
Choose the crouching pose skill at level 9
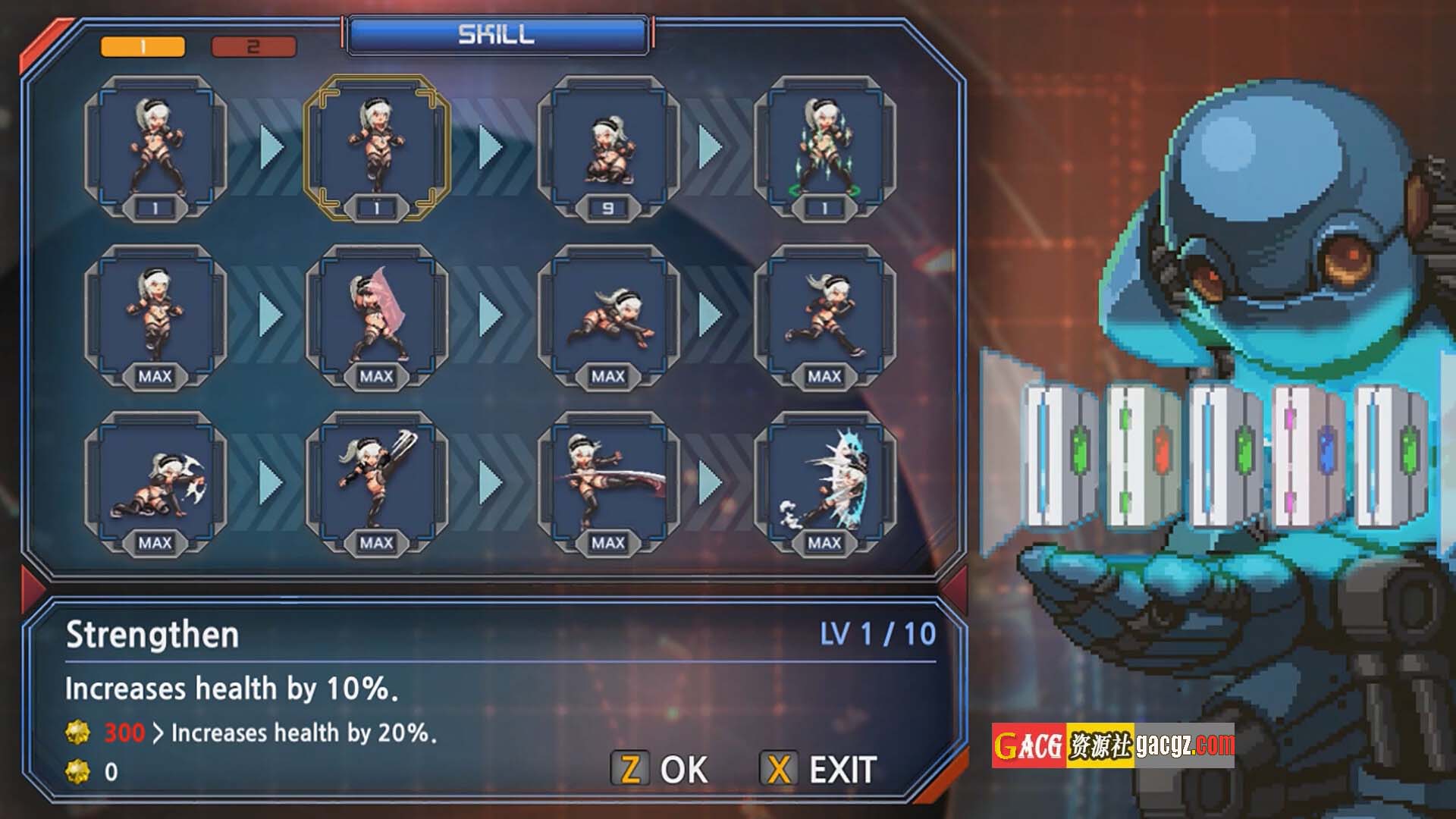pyautogui.click(x=608, y=148)
